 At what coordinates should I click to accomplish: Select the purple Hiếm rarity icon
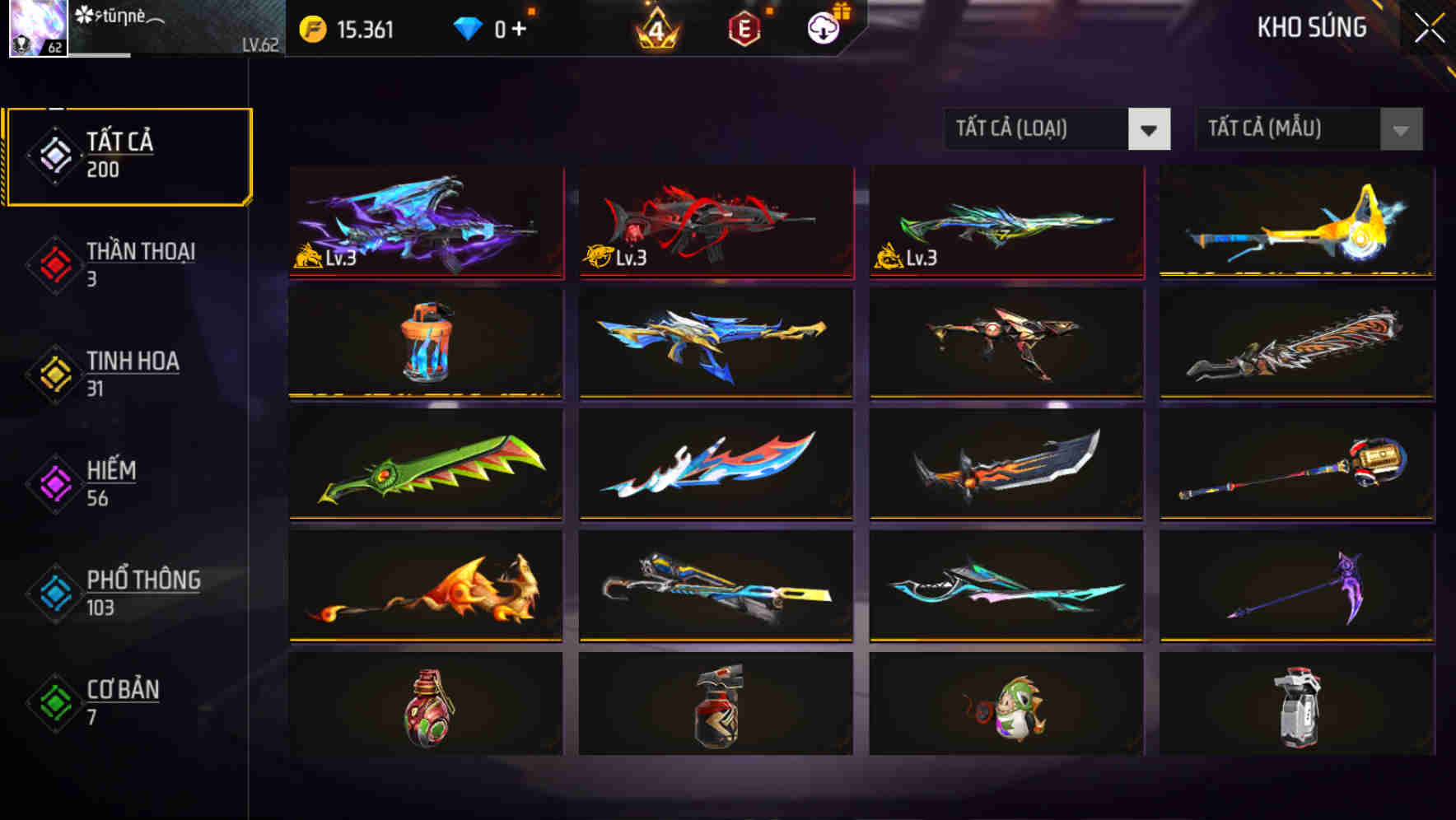pos(54,482)
